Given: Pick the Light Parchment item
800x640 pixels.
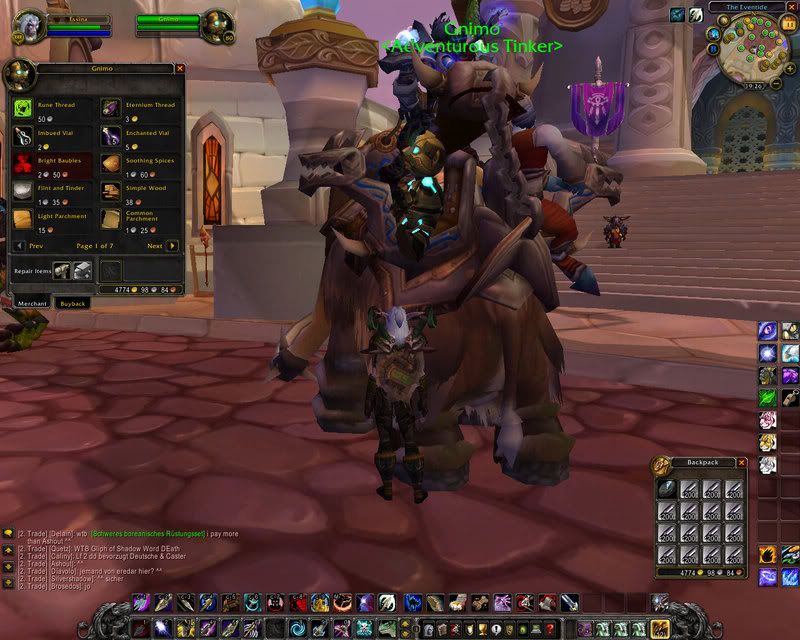Looking at the screenshot, I should (x=23, y=219).
